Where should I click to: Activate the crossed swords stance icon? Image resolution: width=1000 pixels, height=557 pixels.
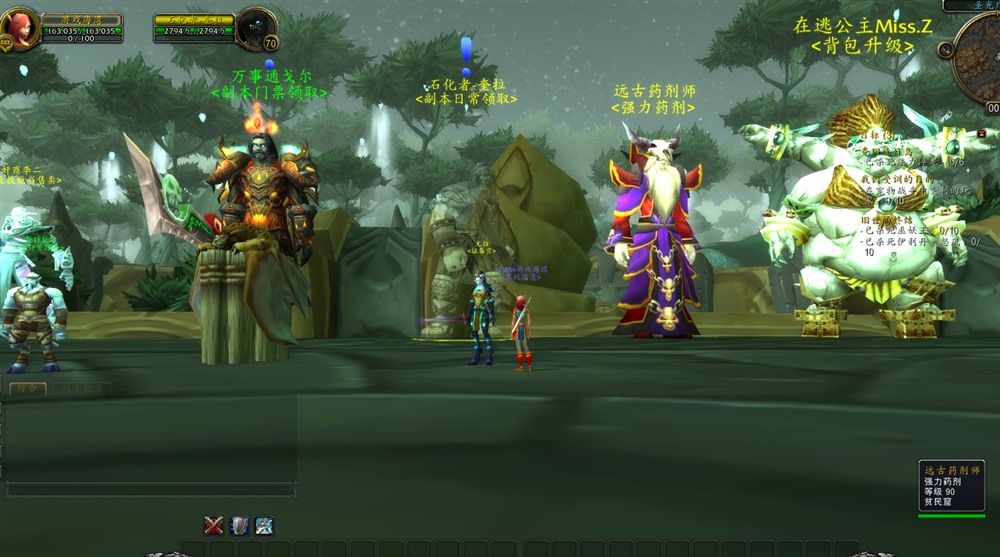pos(214,525)
